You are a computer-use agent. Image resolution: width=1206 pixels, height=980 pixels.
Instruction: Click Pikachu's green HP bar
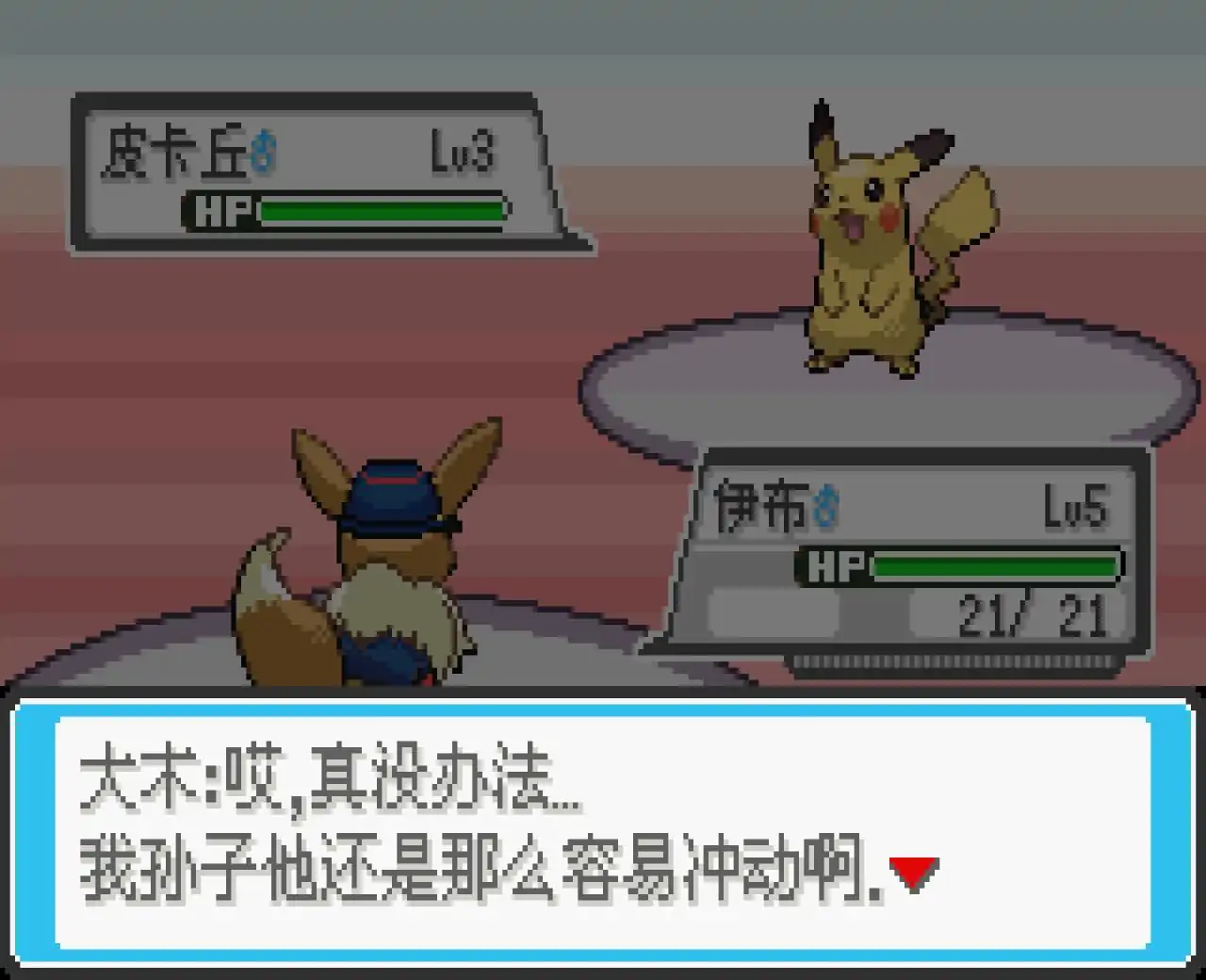(382, 210)
